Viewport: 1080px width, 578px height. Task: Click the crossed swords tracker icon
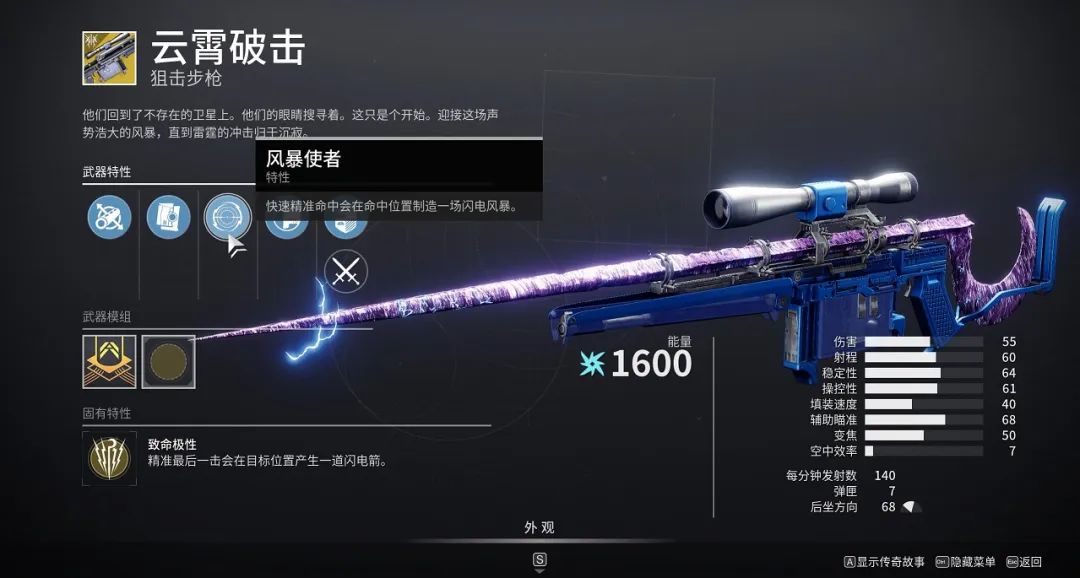pyautogui.click(x=346, y=271)
